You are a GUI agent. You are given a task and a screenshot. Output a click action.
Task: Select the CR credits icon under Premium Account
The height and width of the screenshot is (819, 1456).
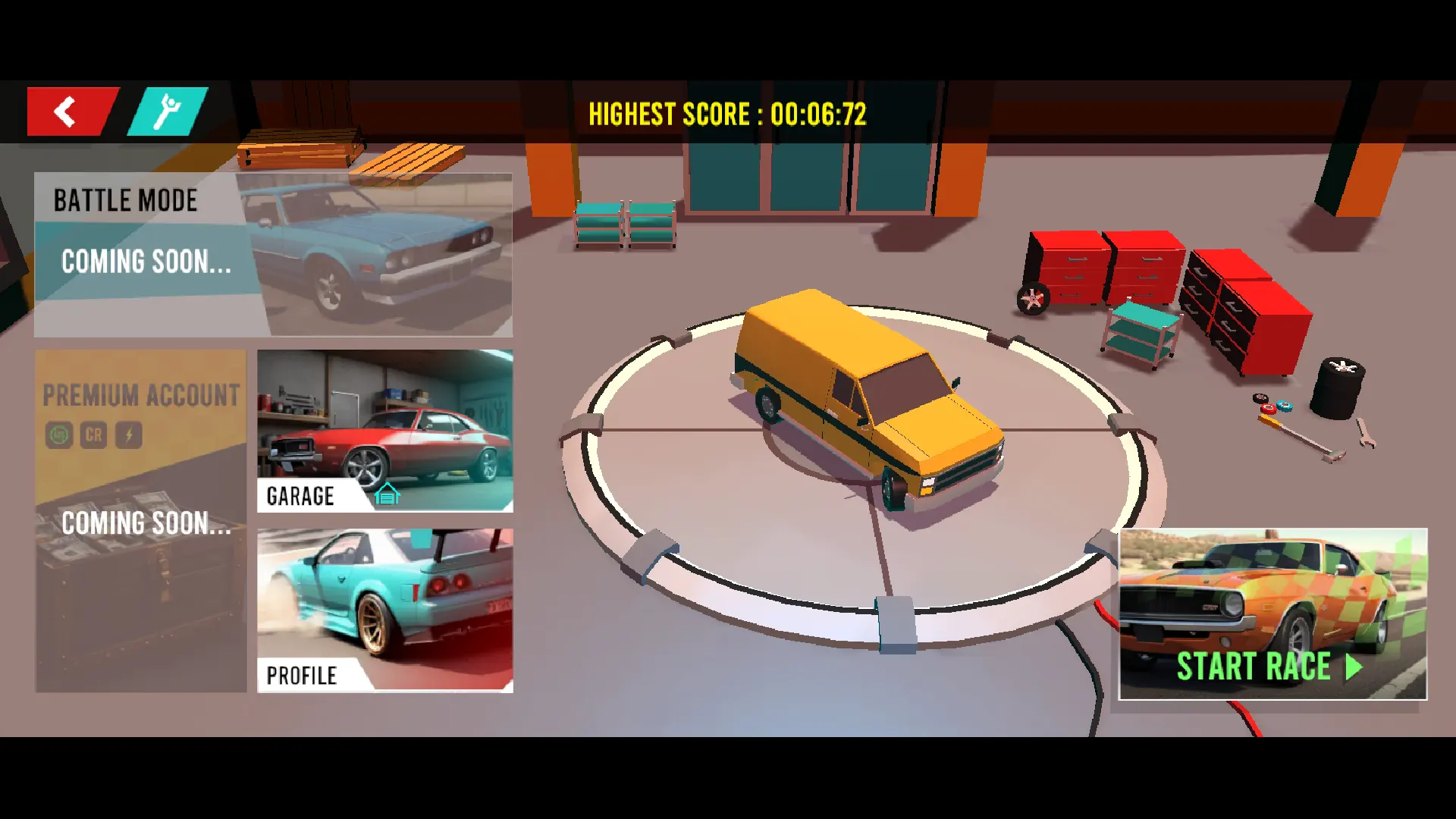click(93, 435)
